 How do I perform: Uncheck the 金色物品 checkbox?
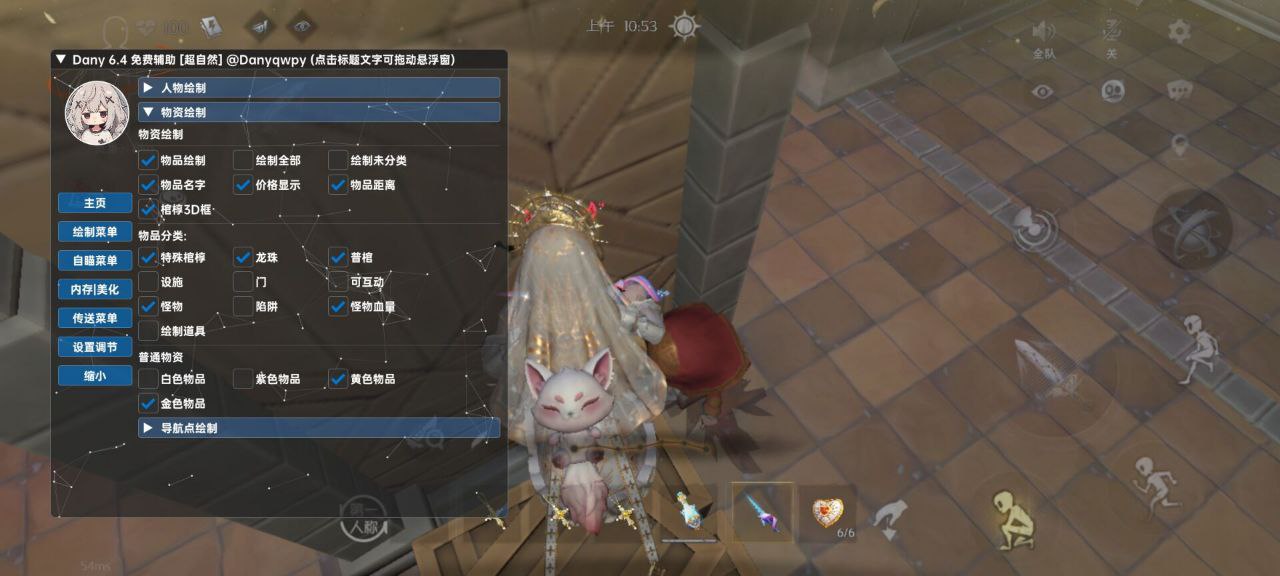pos(148,404)
